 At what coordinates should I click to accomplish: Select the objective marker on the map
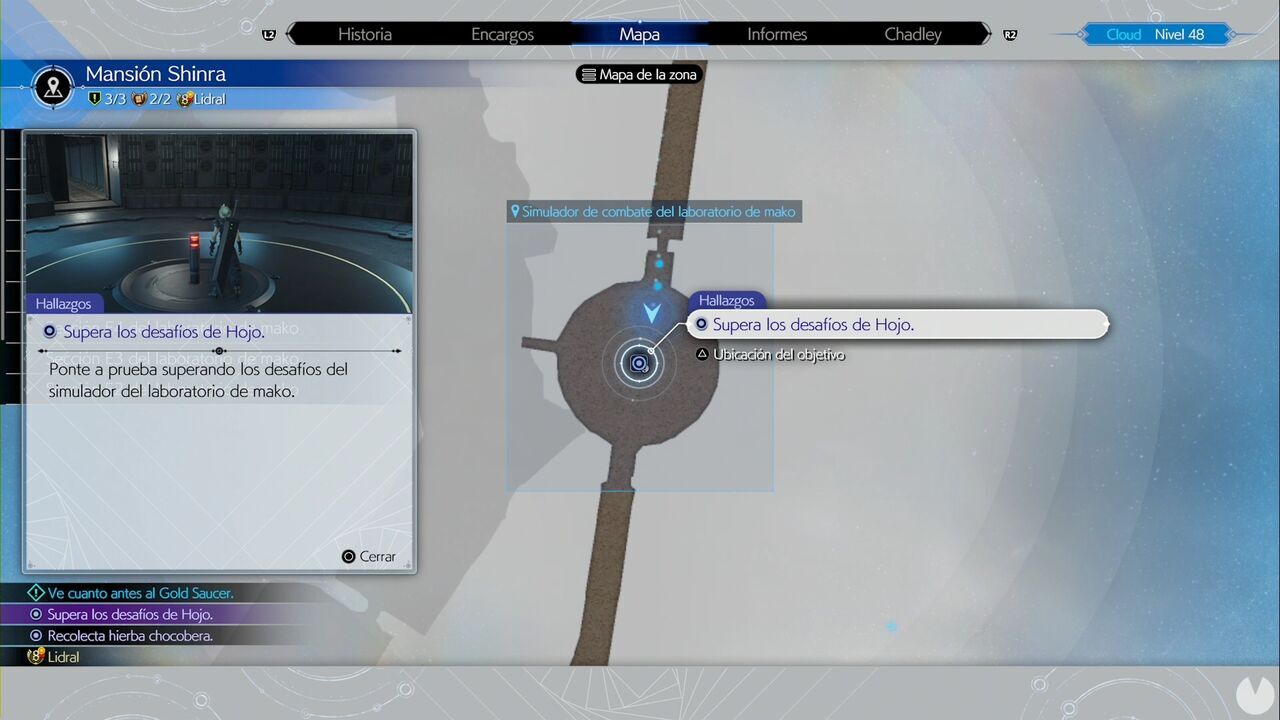(639, 364)
